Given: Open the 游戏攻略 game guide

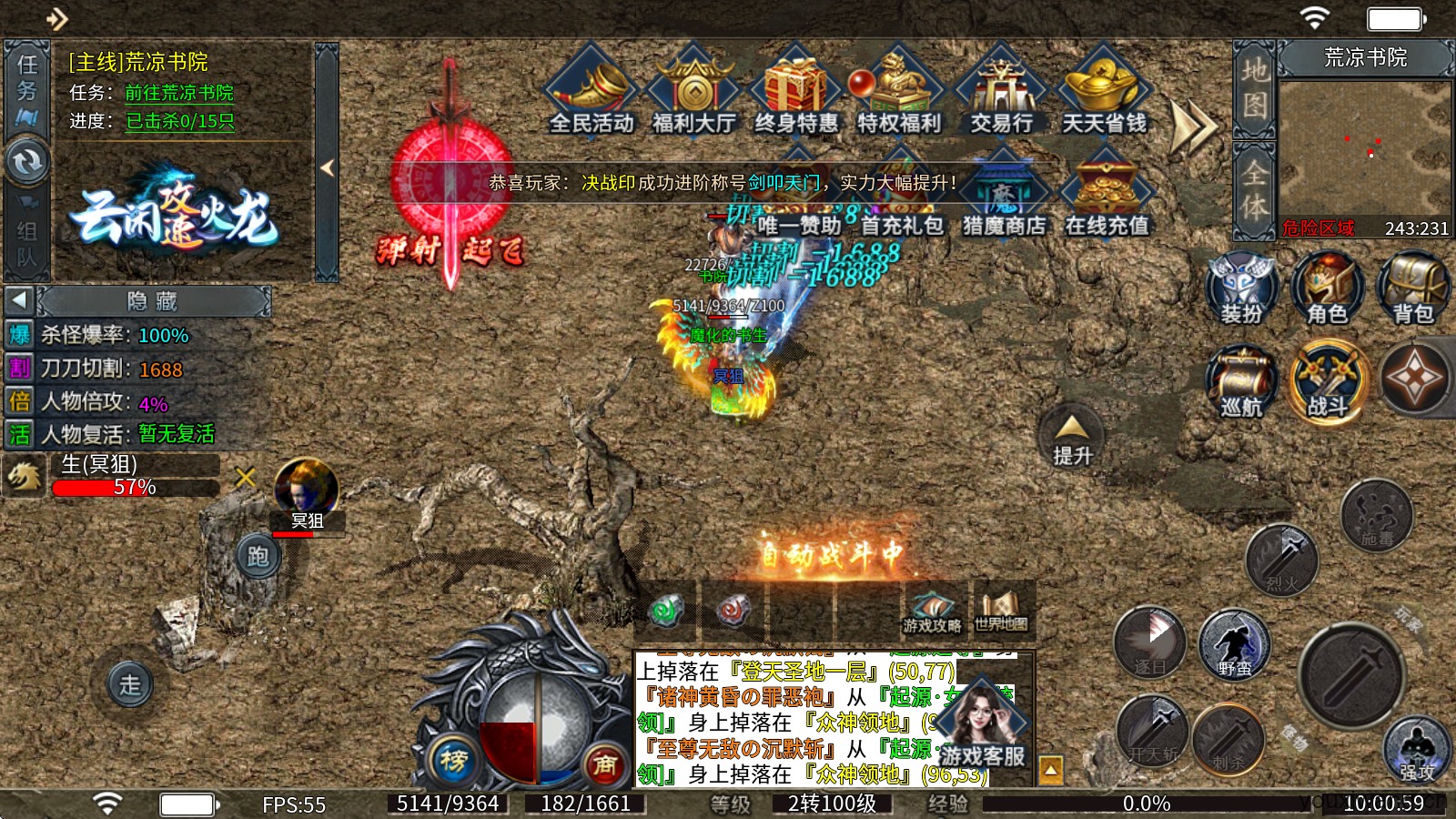Looking at the screenshot, I should [x=931, y=610].
